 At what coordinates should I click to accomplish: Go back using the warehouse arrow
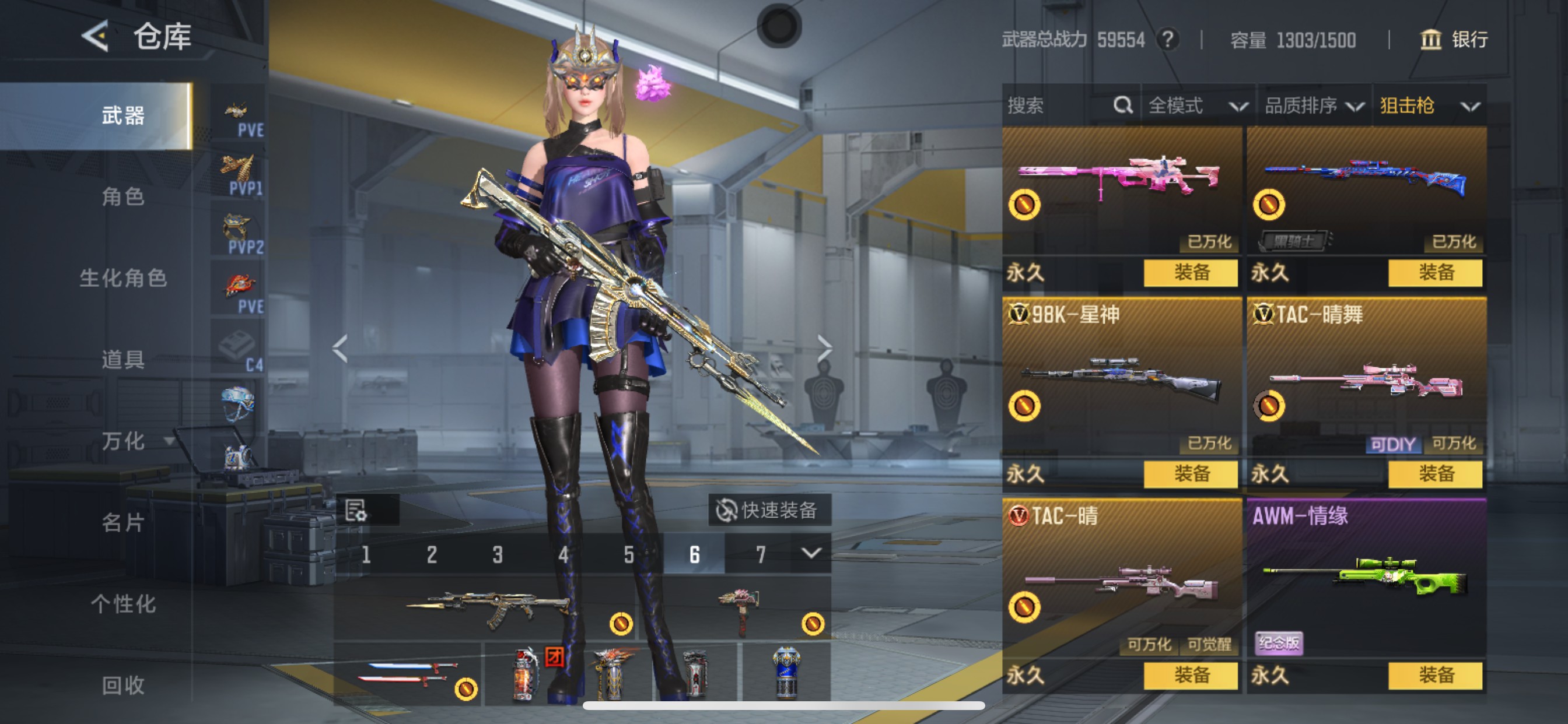tap(96, 37)
